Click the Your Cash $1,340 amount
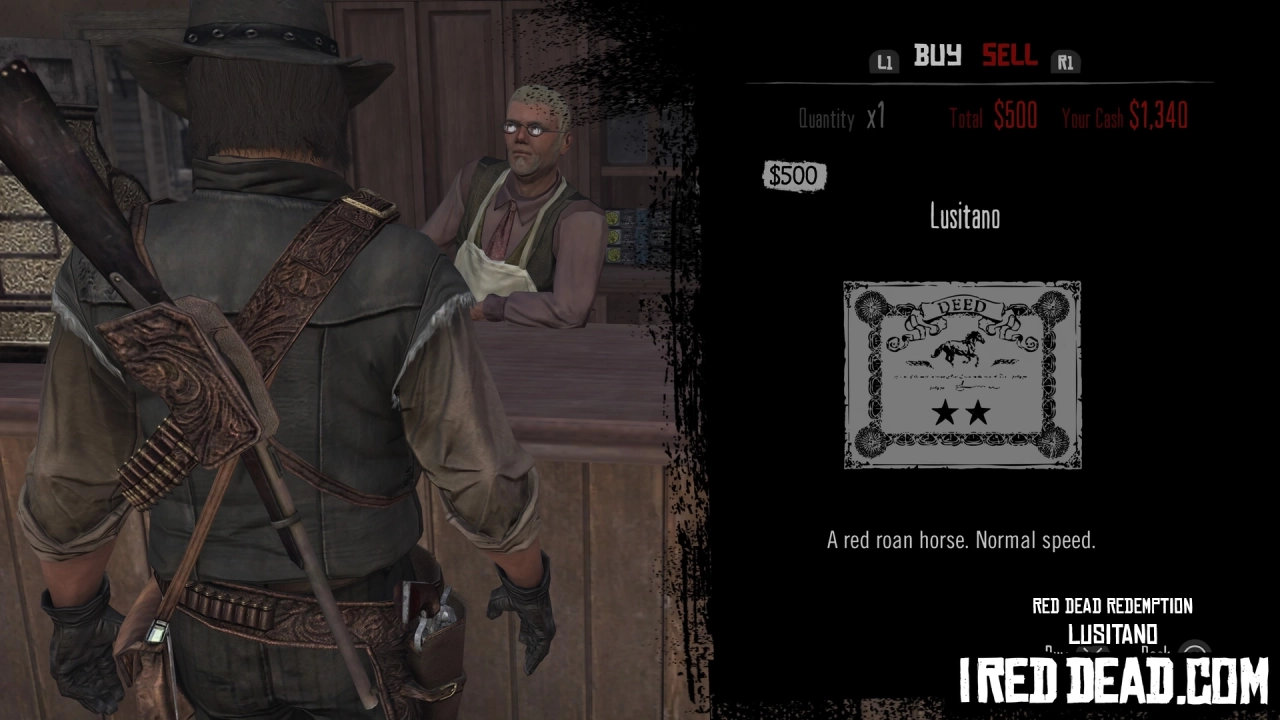1280x720 pixels. [1124, 116]
